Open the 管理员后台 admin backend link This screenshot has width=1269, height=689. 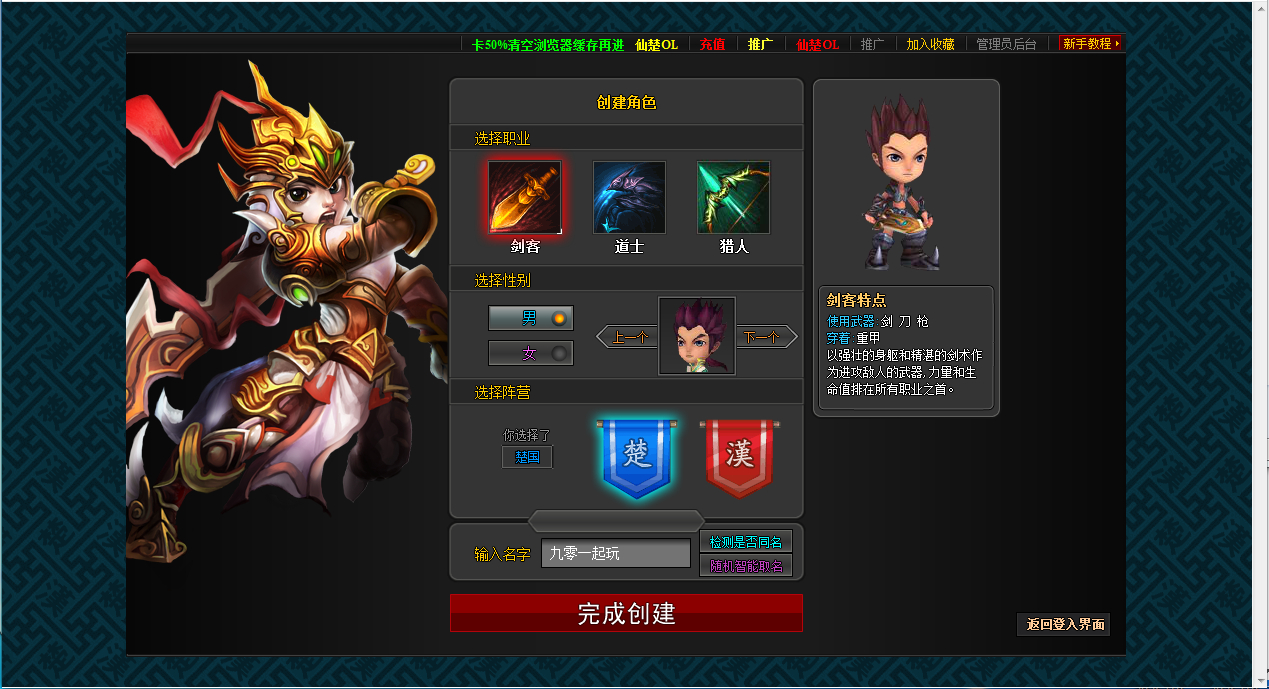[1006, 44]
